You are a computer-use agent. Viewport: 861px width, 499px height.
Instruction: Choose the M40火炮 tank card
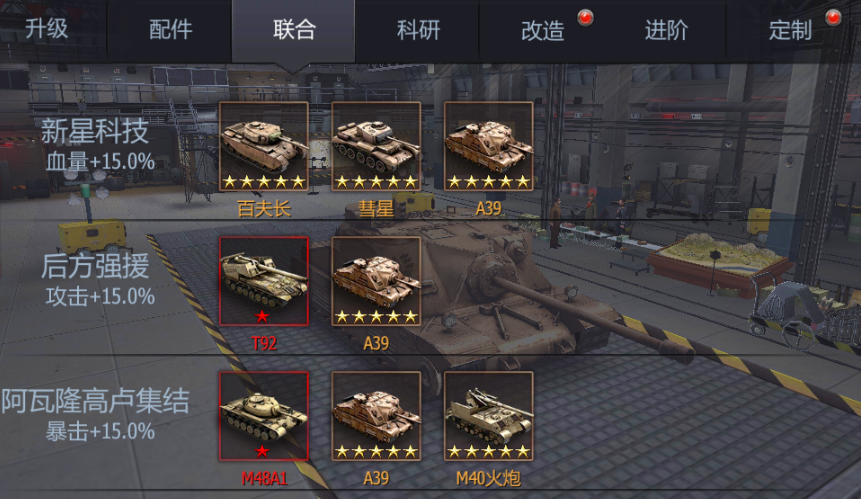tap(488, 416)
